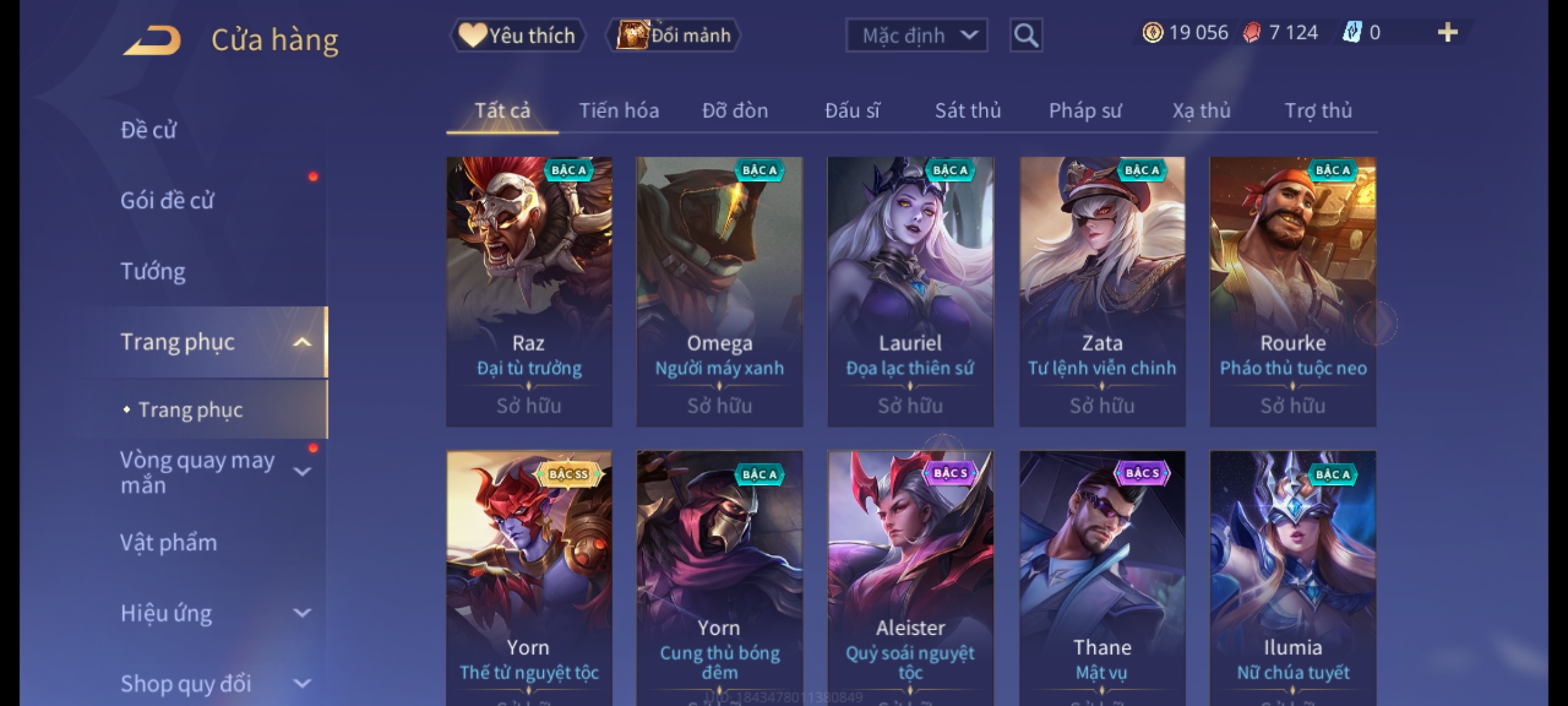The width and height of the screenshot is (1568, 706).
Task: Collapse the Trang phục menu section
Action: (x=302, y=342)
